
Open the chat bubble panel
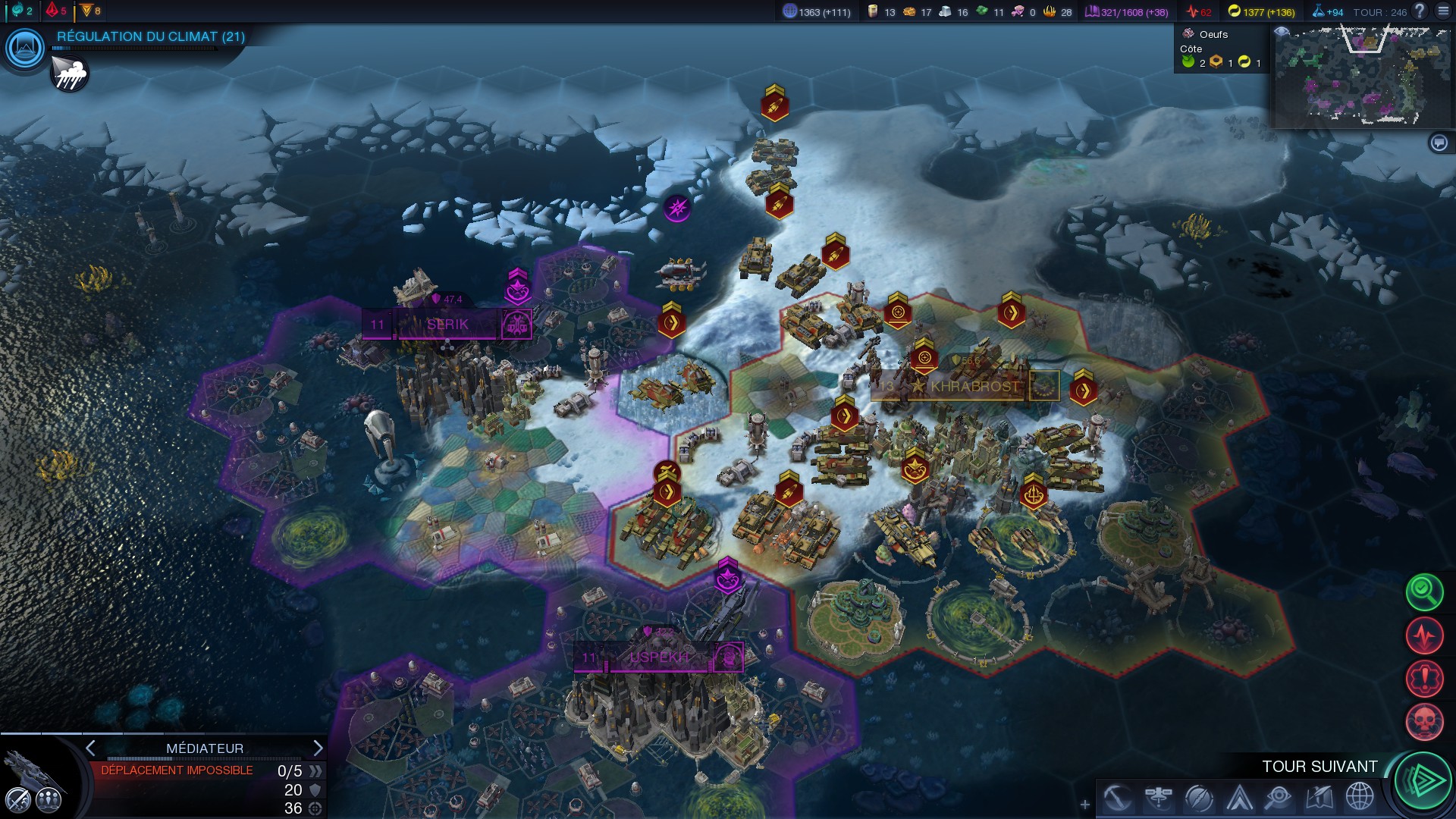click(1439, 143)
